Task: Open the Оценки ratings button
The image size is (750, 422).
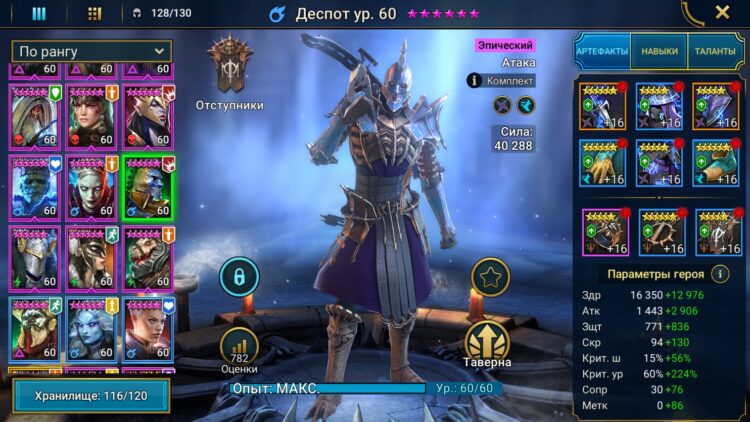Action: point(239,349)
